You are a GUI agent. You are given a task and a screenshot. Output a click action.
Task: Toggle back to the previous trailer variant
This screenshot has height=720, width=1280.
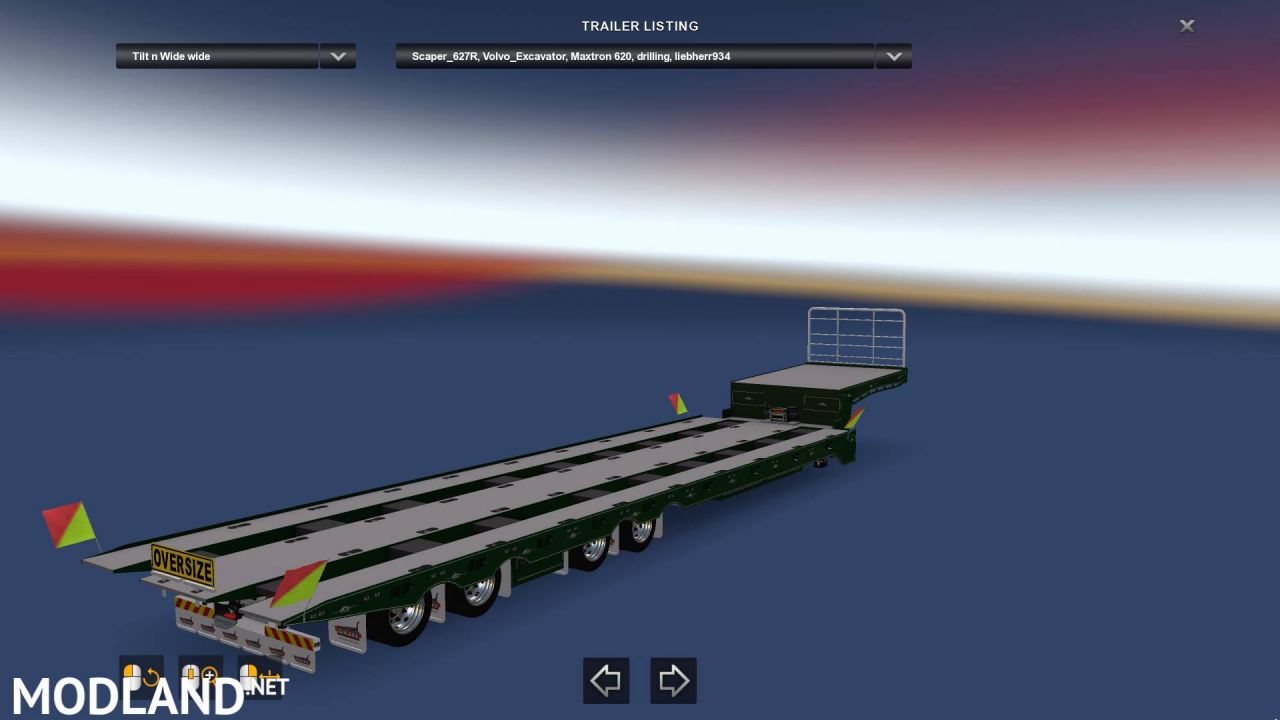(606, 680)
